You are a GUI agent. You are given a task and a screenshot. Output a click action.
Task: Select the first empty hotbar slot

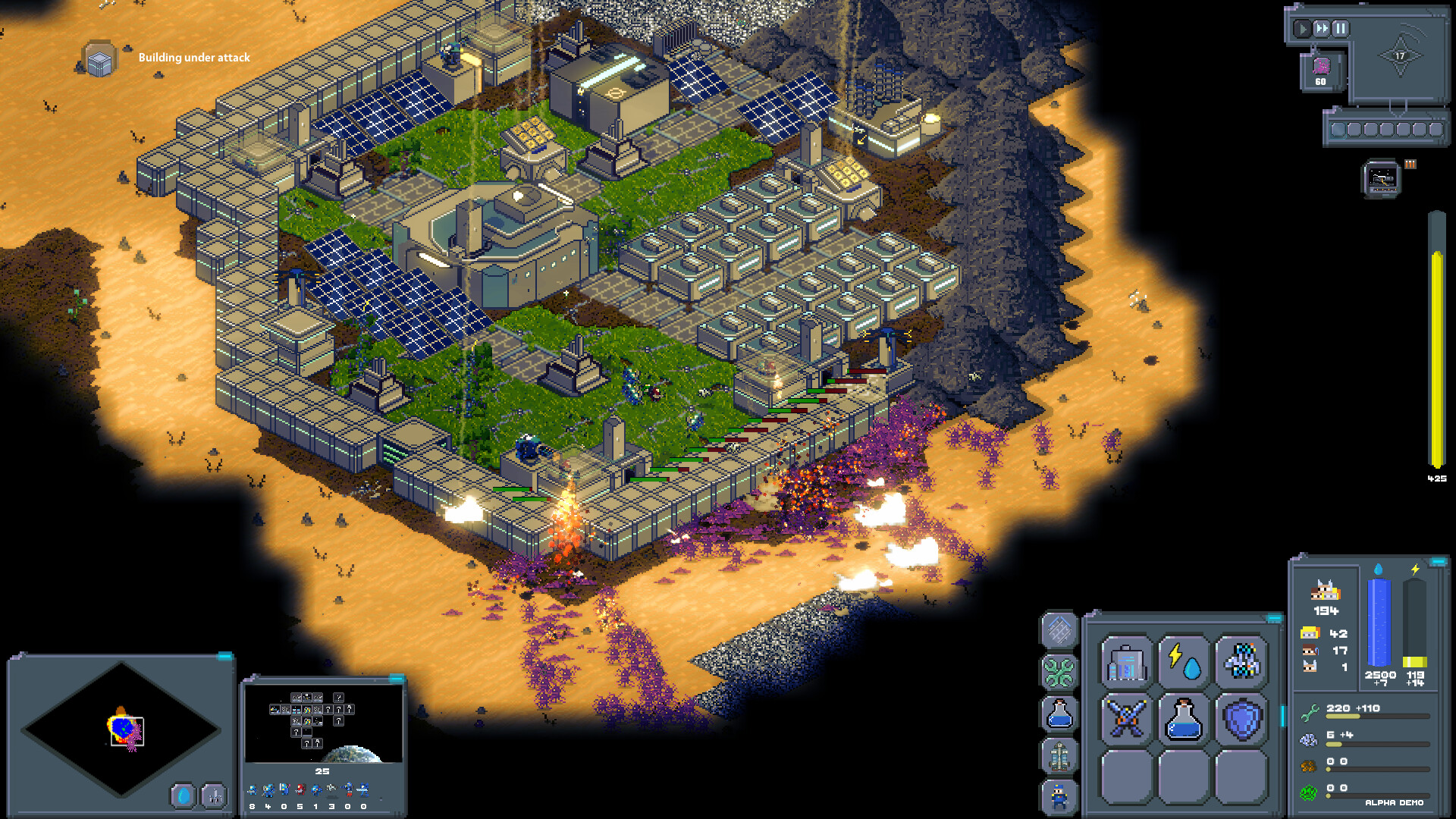click(1338, 130)
